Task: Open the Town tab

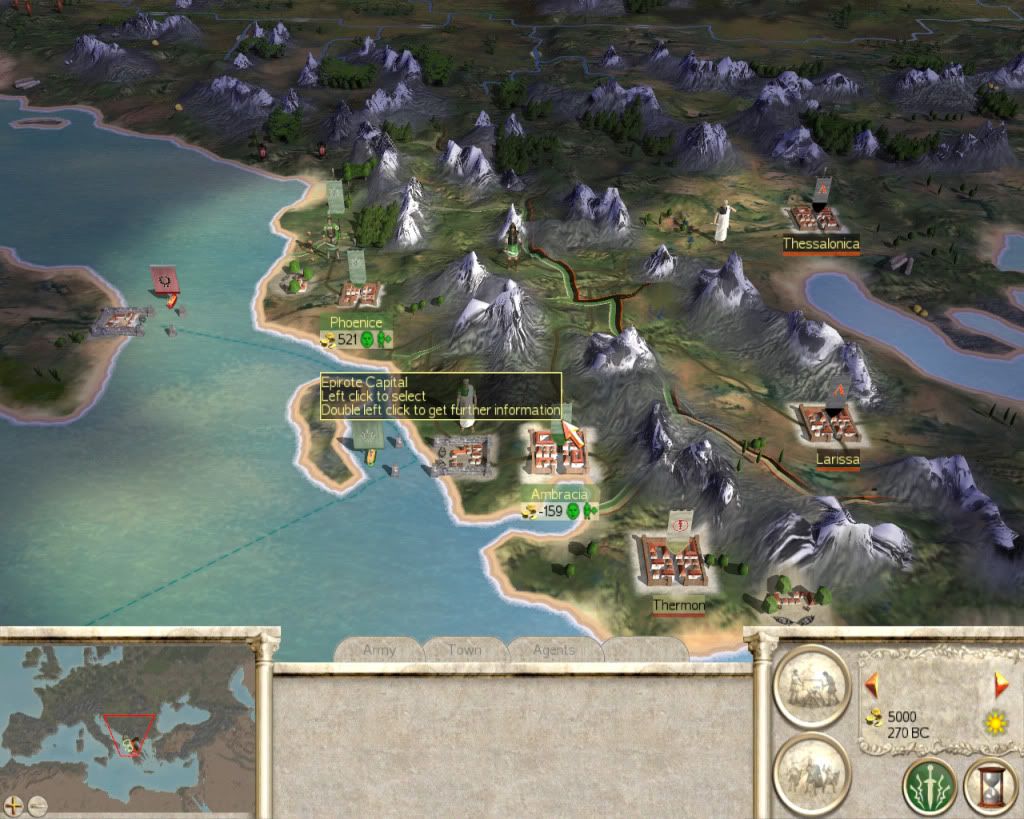Action: point(465,650)
